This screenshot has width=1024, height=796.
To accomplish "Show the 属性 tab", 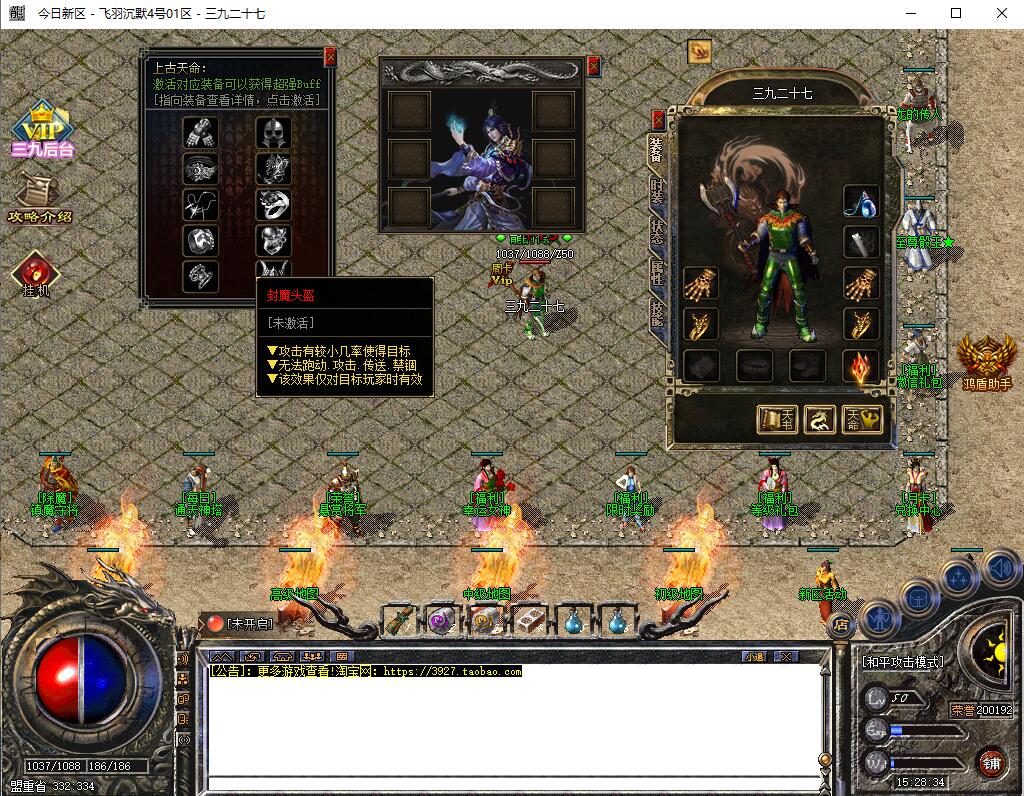I will pyautogui.click(x=657, y=272).
